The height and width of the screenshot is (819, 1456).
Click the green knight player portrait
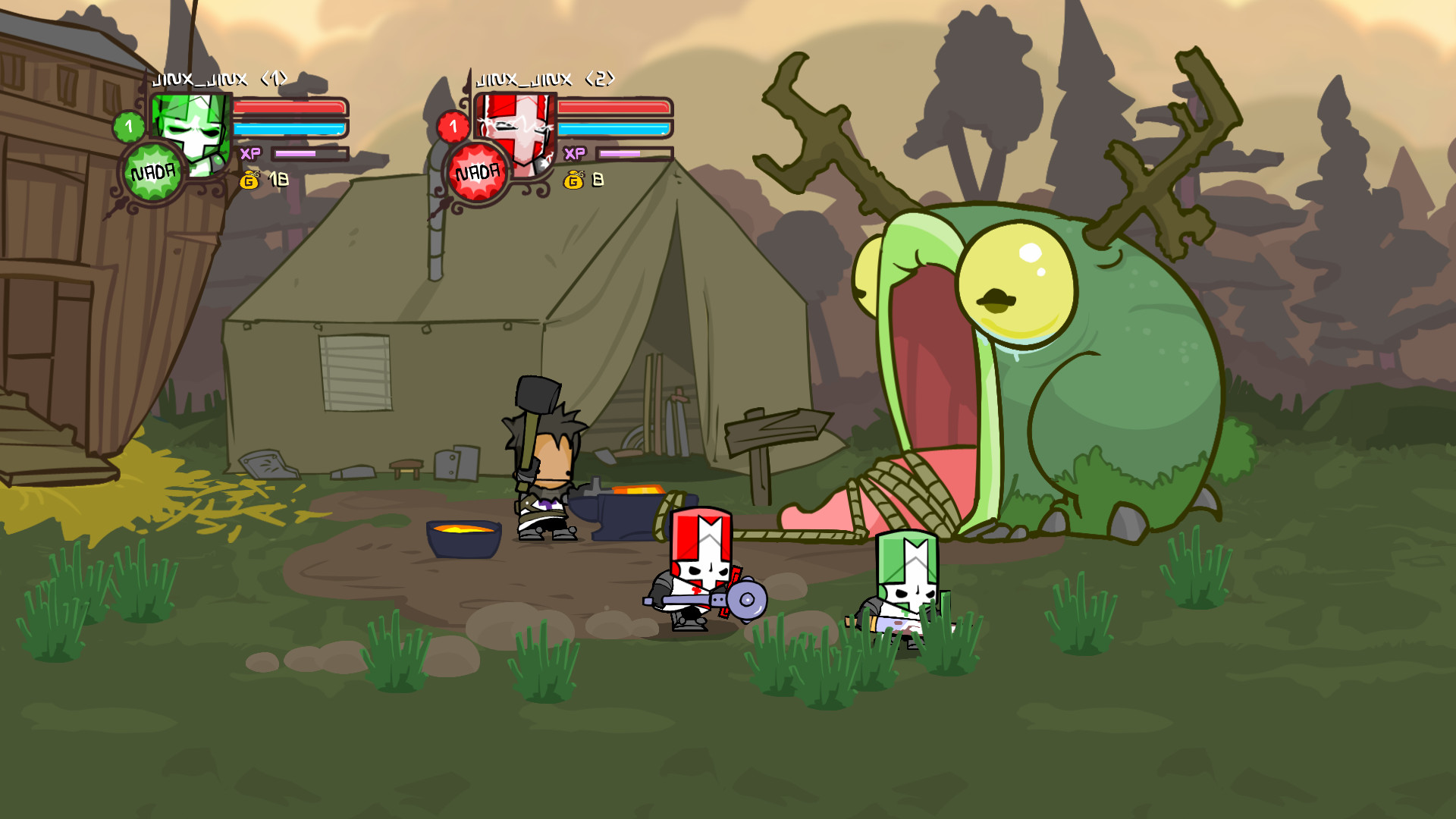(192, 130)
